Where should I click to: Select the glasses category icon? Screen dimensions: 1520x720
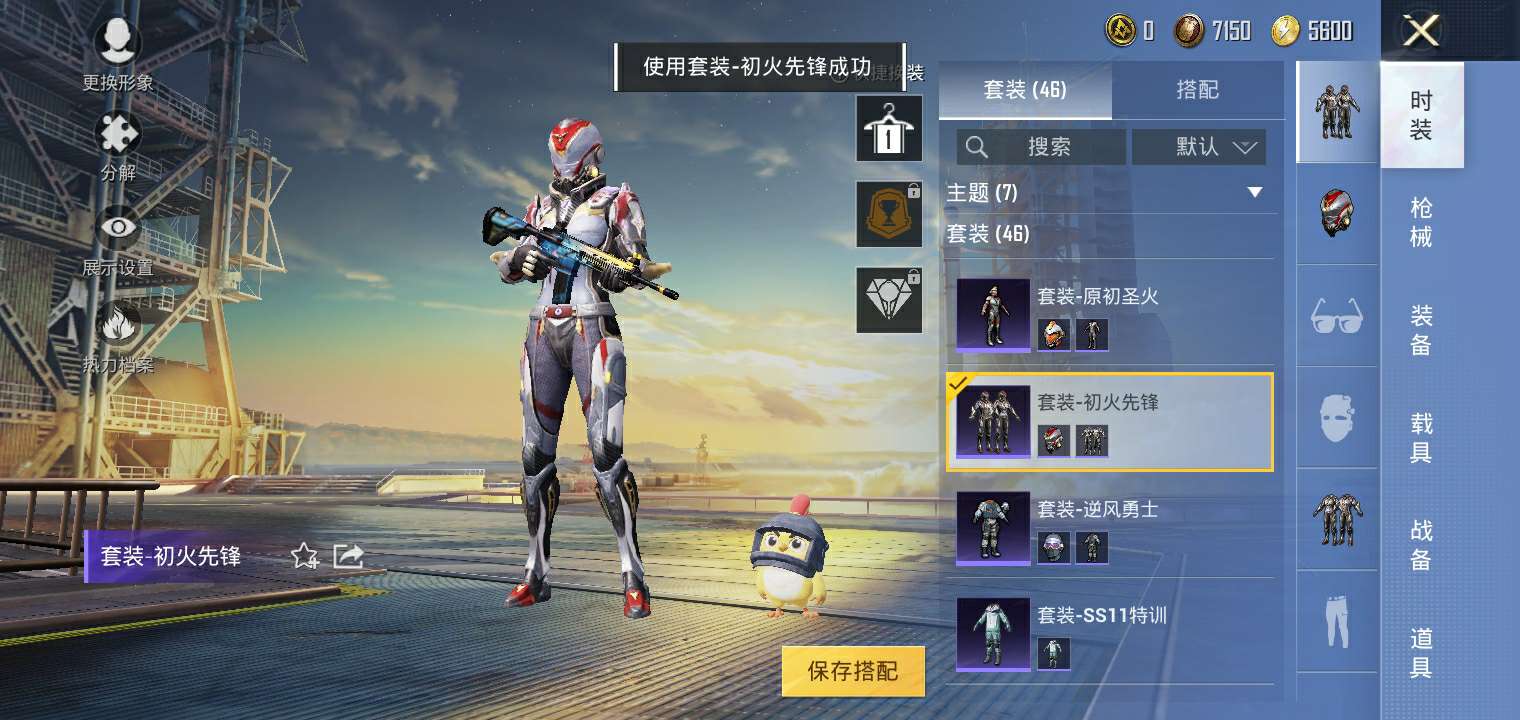1337,315
